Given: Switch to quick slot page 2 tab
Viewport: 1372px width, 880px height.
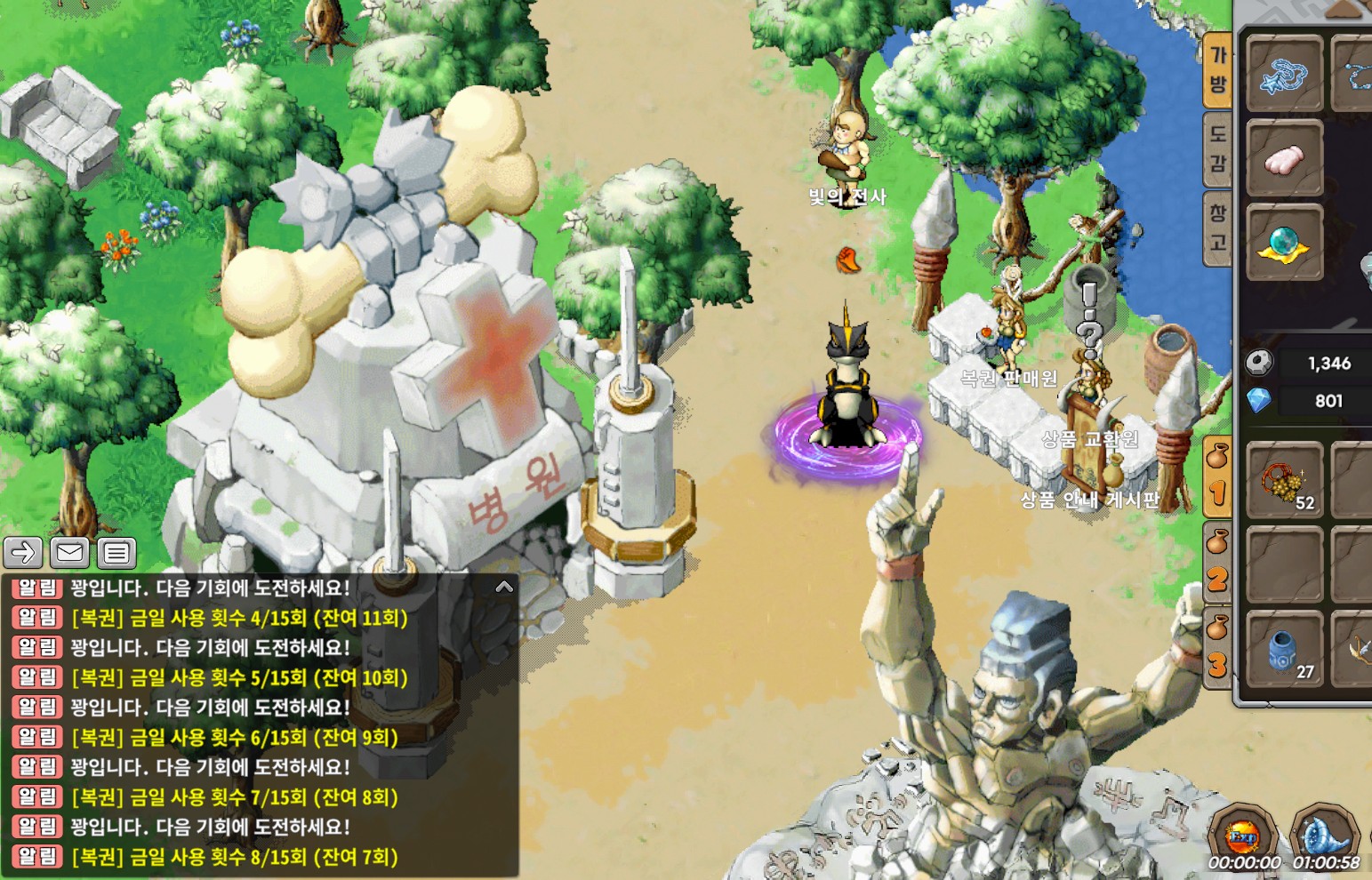Looking at the screenshot, I should point(1217,564).
